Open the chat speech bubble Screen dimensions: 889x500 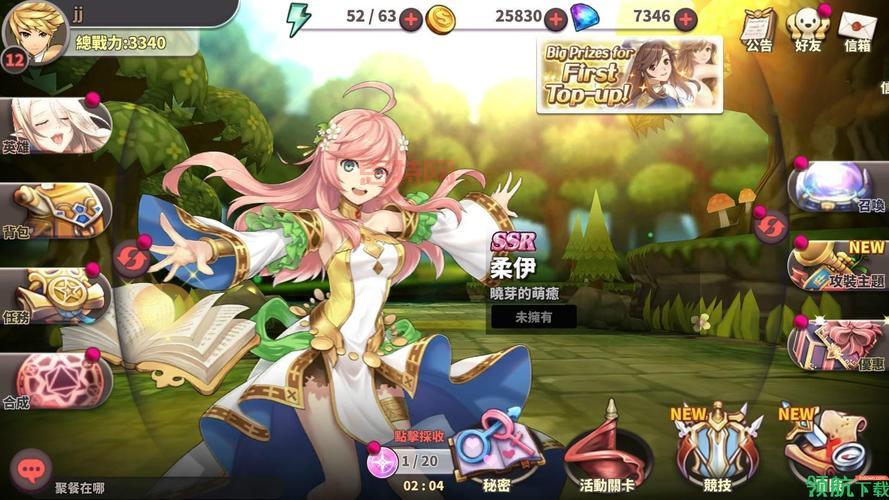[31, 468]
